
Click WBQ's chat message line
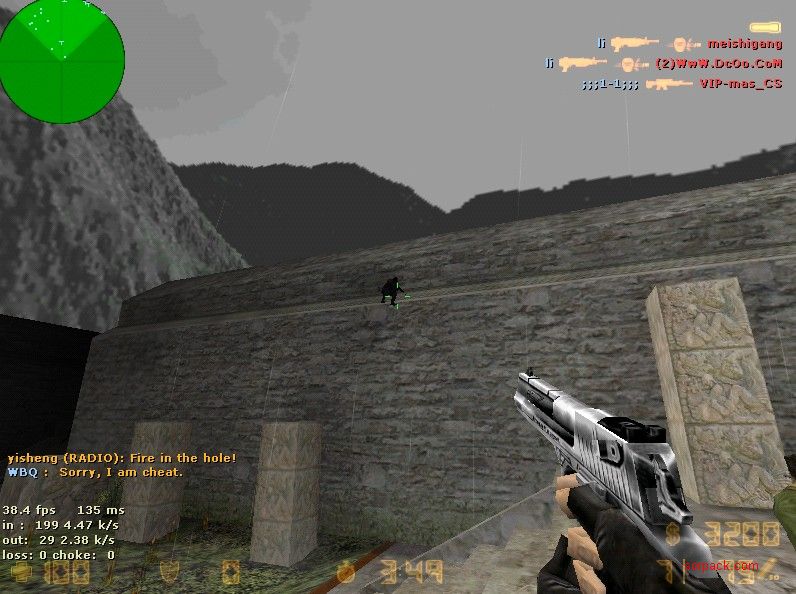(96, 472)
